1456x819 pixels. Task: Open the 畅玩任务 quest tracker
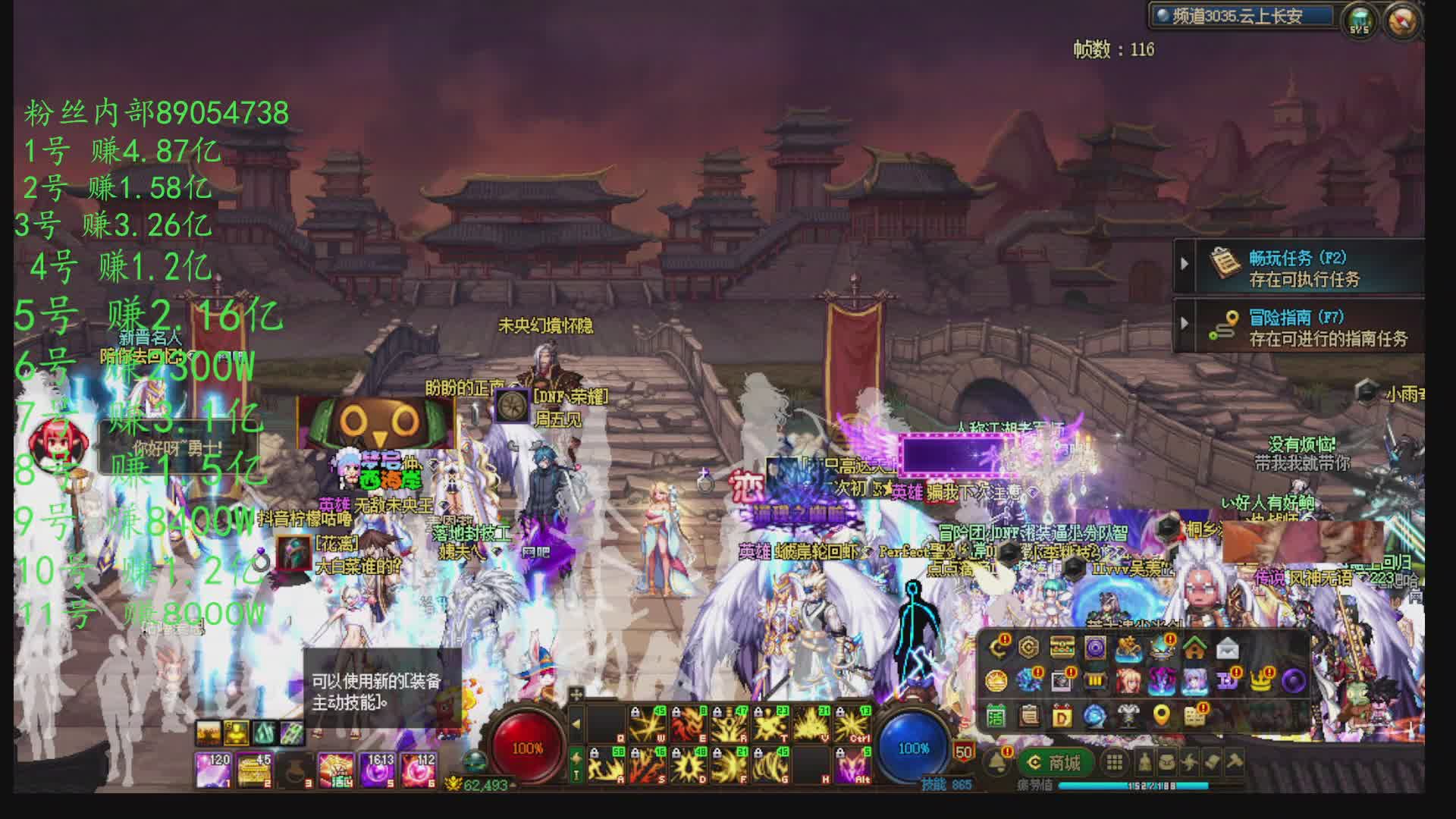tap(1303, 267)
